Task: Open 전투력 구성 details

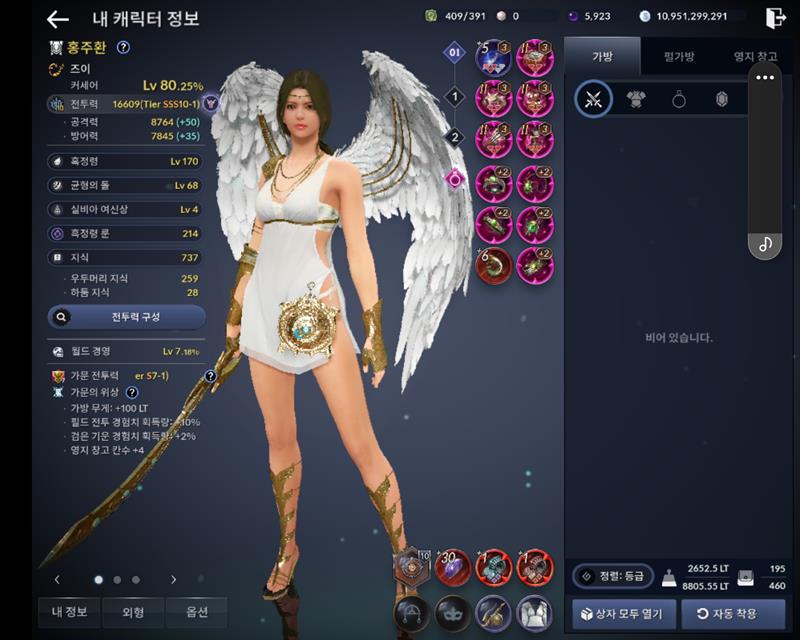Action: (x=127, y=317)
